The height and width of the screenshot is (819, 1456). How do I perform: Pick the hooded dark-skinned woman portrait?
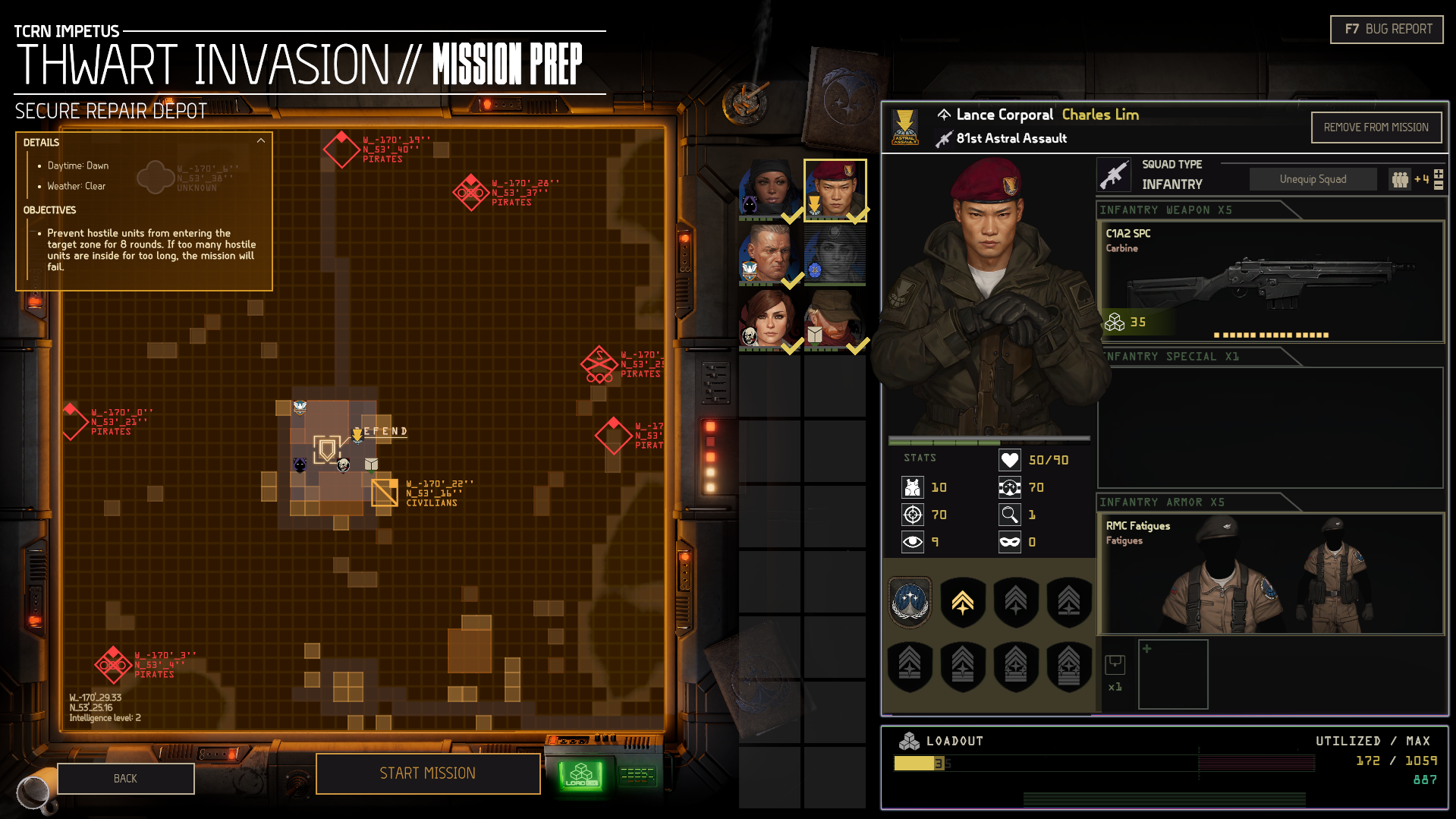click(x=770, y=190)
